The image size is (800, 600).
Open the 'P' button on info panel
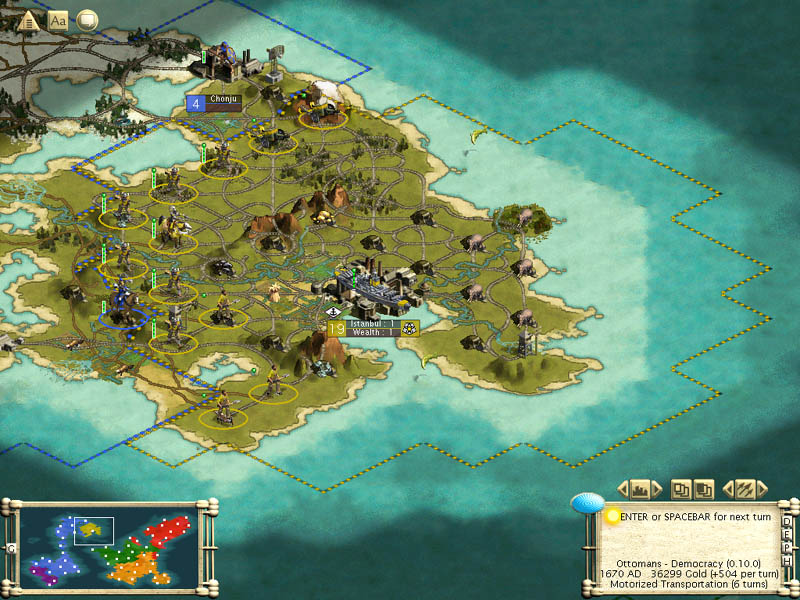788,547
